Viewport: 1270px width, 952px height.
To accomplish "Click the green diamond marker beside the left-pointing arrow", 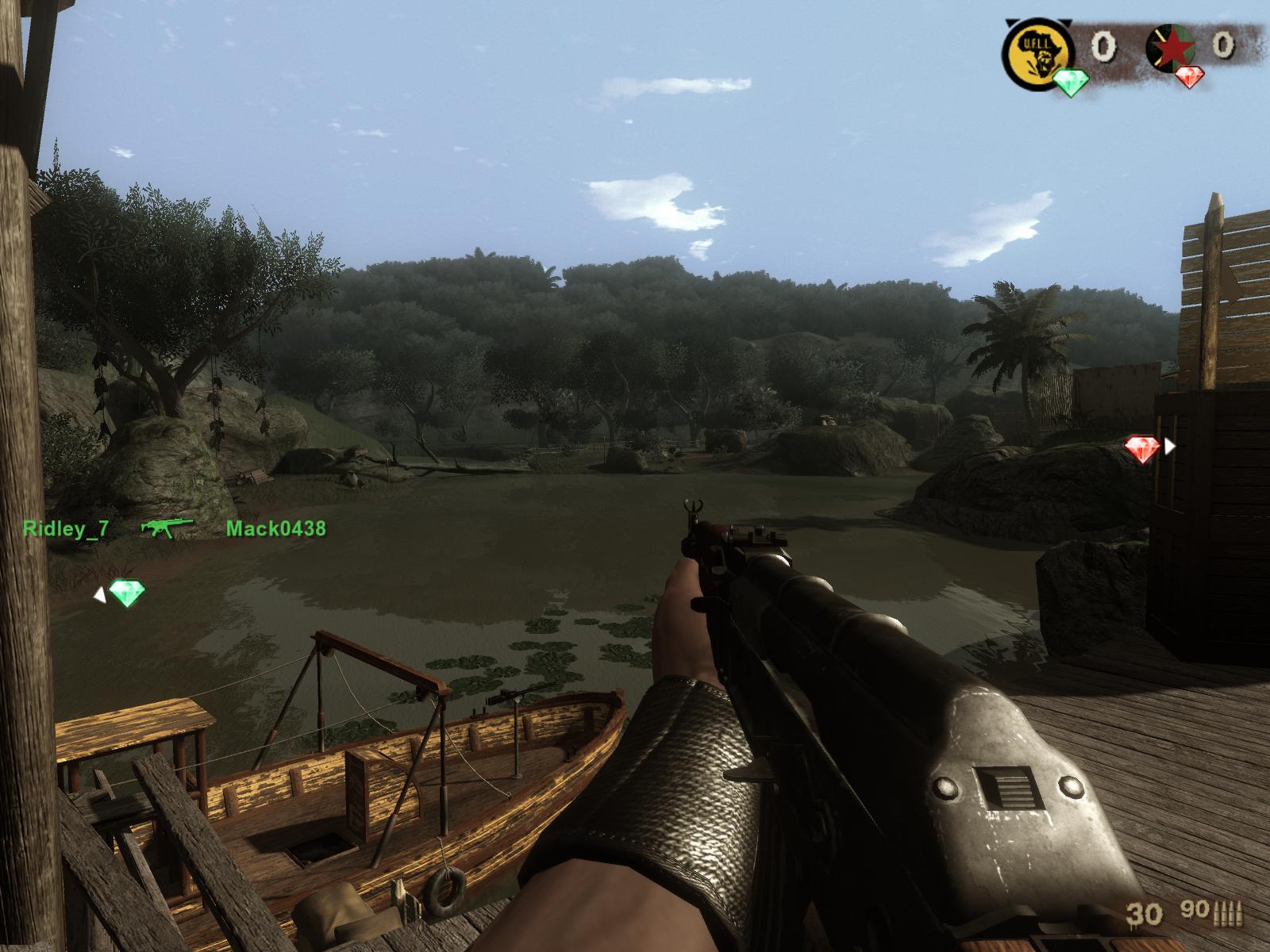I will click(127, 593).
